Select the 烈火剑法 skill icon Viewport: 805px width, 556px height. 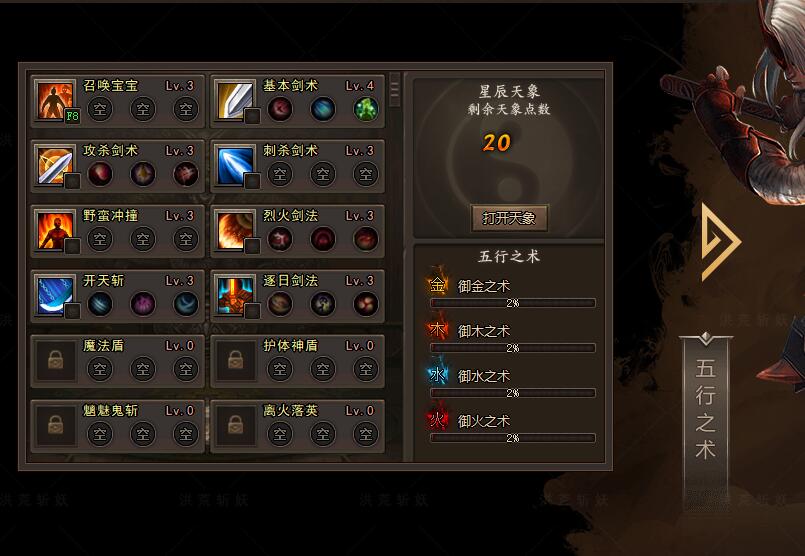[x=236, y=230]
